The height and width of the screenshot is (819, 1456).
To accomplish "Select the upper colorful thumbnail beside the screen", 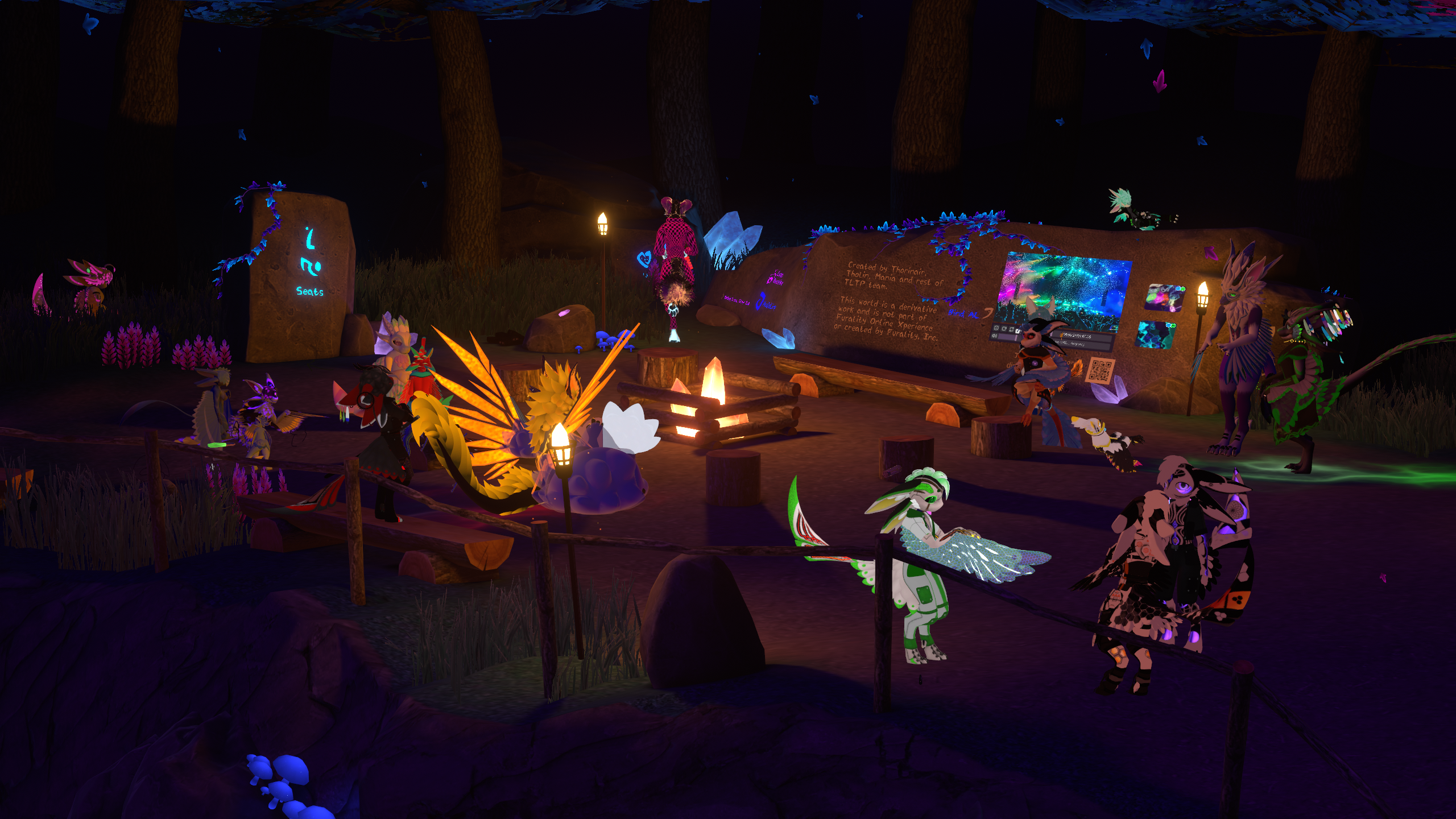I will click(x=1164, y=297).
